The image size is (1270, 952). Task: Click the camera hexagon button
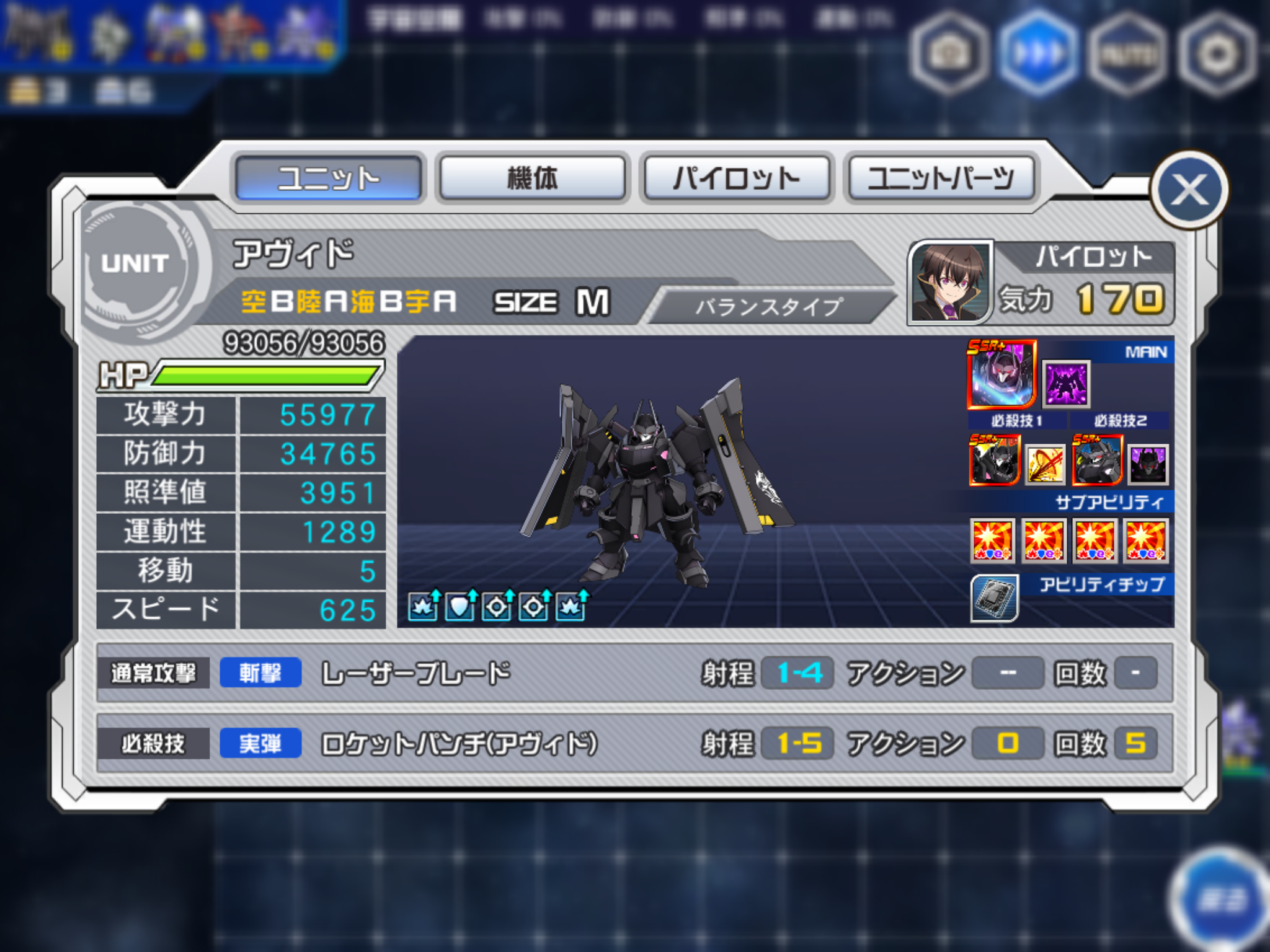click(x=948, y=55)
